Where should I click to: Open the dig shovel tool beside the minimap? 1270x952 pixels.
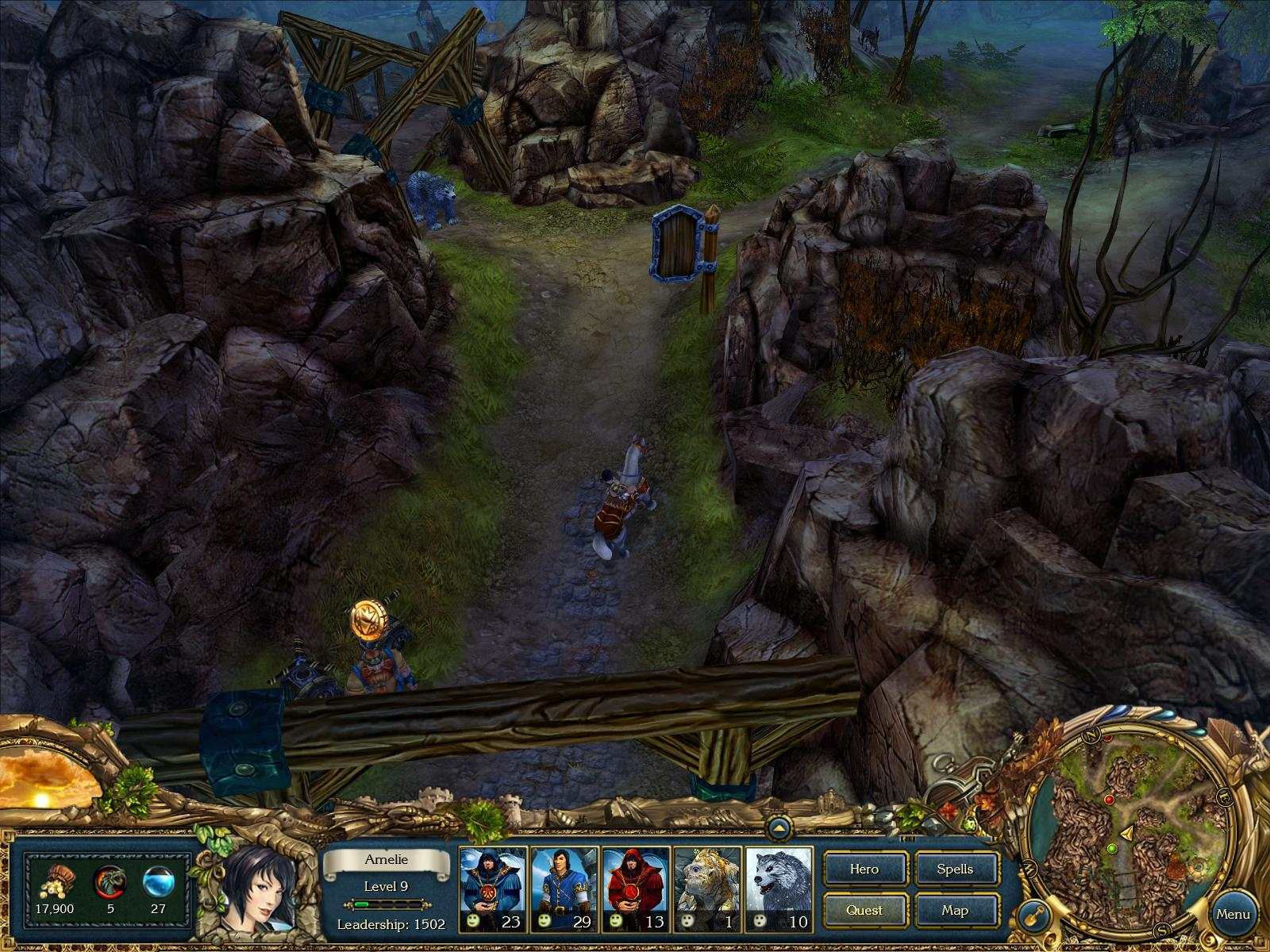click(x=1034, y=914)
